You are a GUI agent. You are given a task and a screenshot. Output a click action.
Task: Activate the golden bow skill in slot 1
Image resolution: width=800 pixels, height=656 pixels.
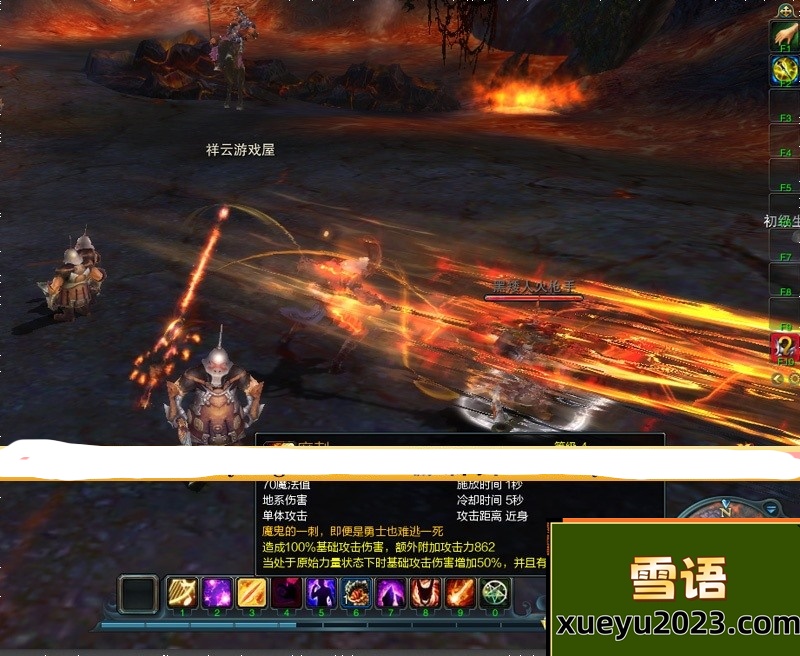click(x=182, y=594)
